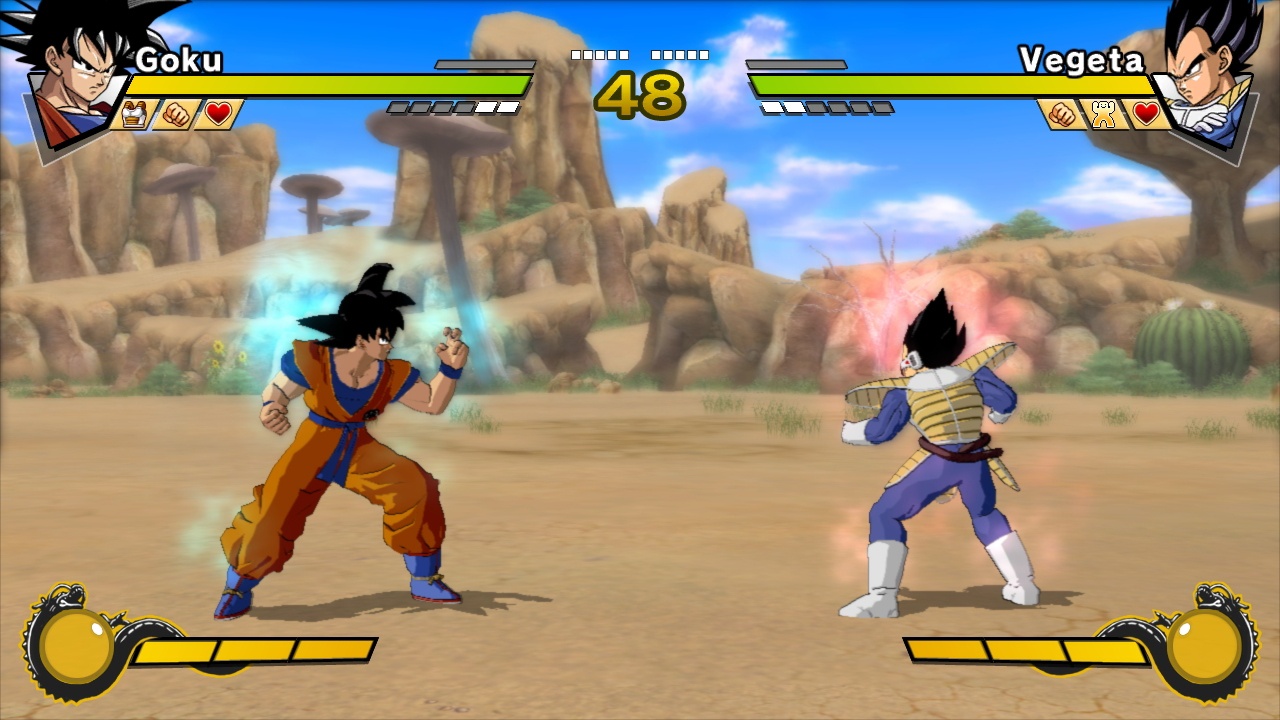Screen dimensions: 1280x720
Task: Select Goku's fist drama piece icon
Action: (177, 115)
